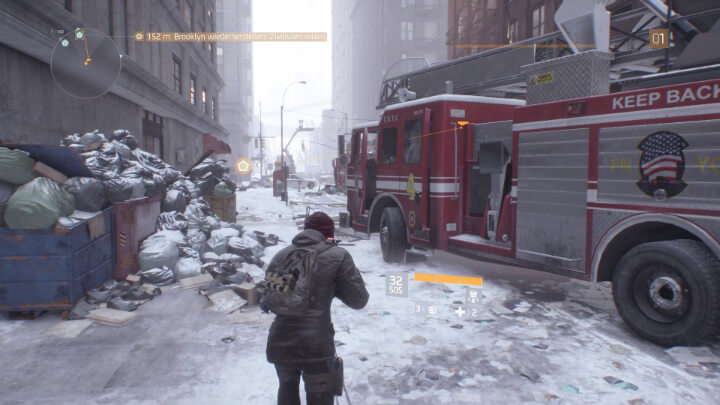
Task: Select the Brooklyn mission objective tracker
Action: pyautogui.click(x=236, y=37)
